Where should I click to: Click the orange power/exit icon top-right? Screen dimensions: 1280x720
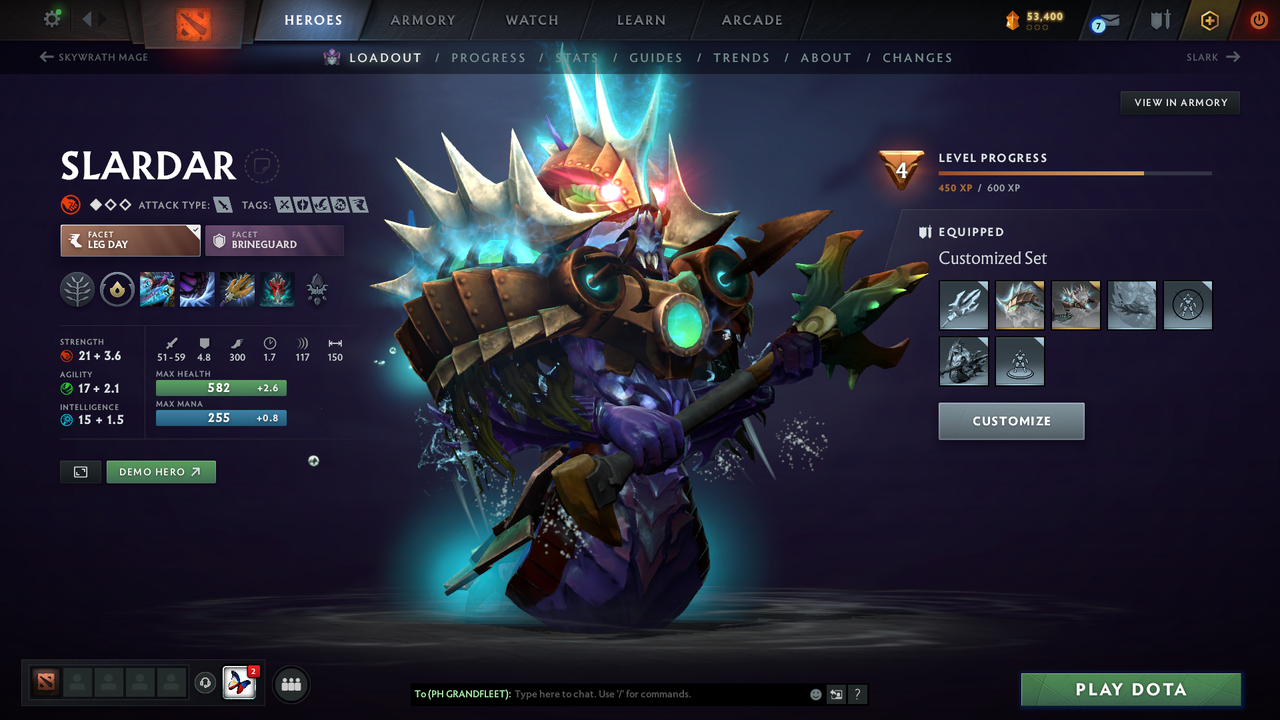tap(1258, 19)
